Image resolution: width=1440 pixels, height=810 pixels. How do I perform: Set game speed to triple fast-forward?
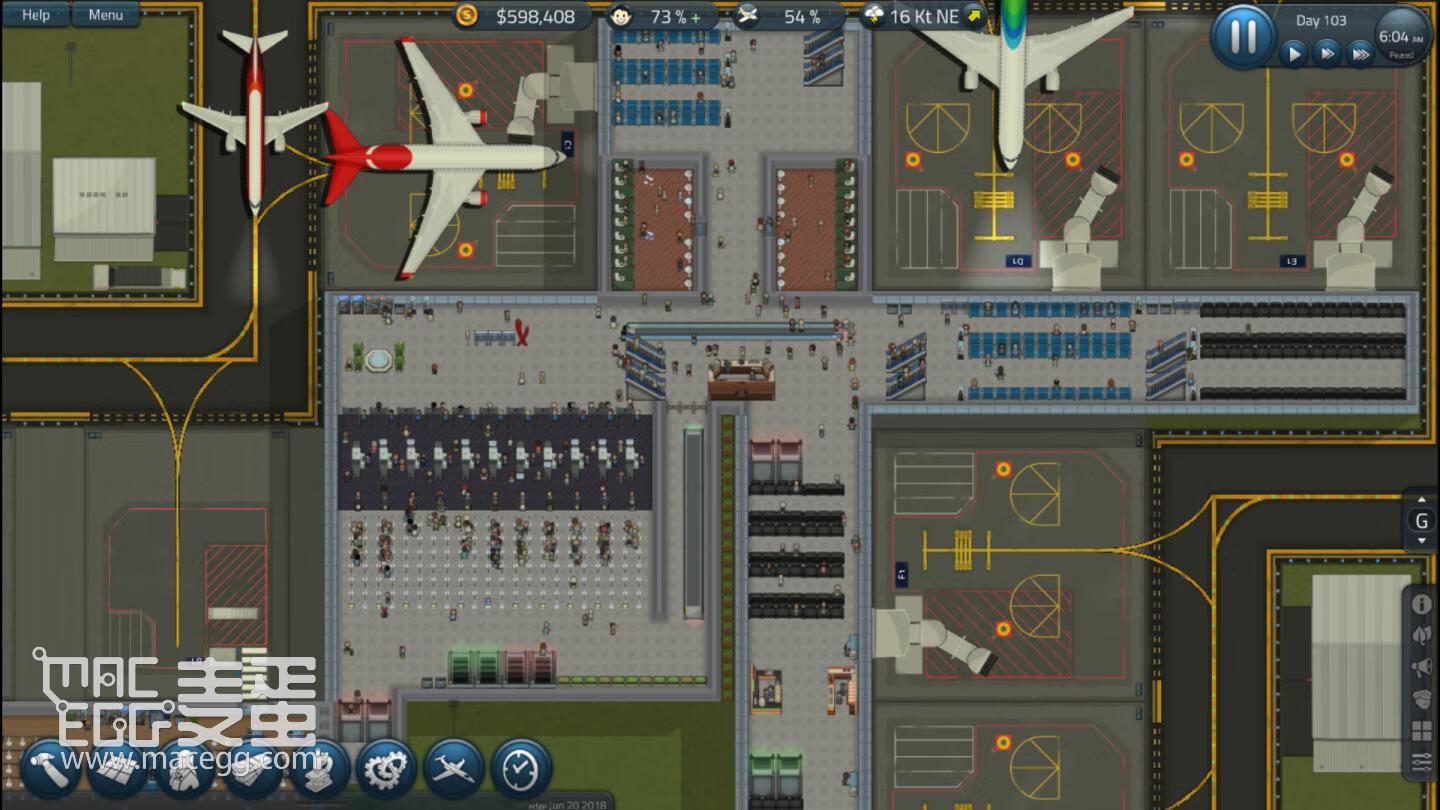[x=1360, y=53]
